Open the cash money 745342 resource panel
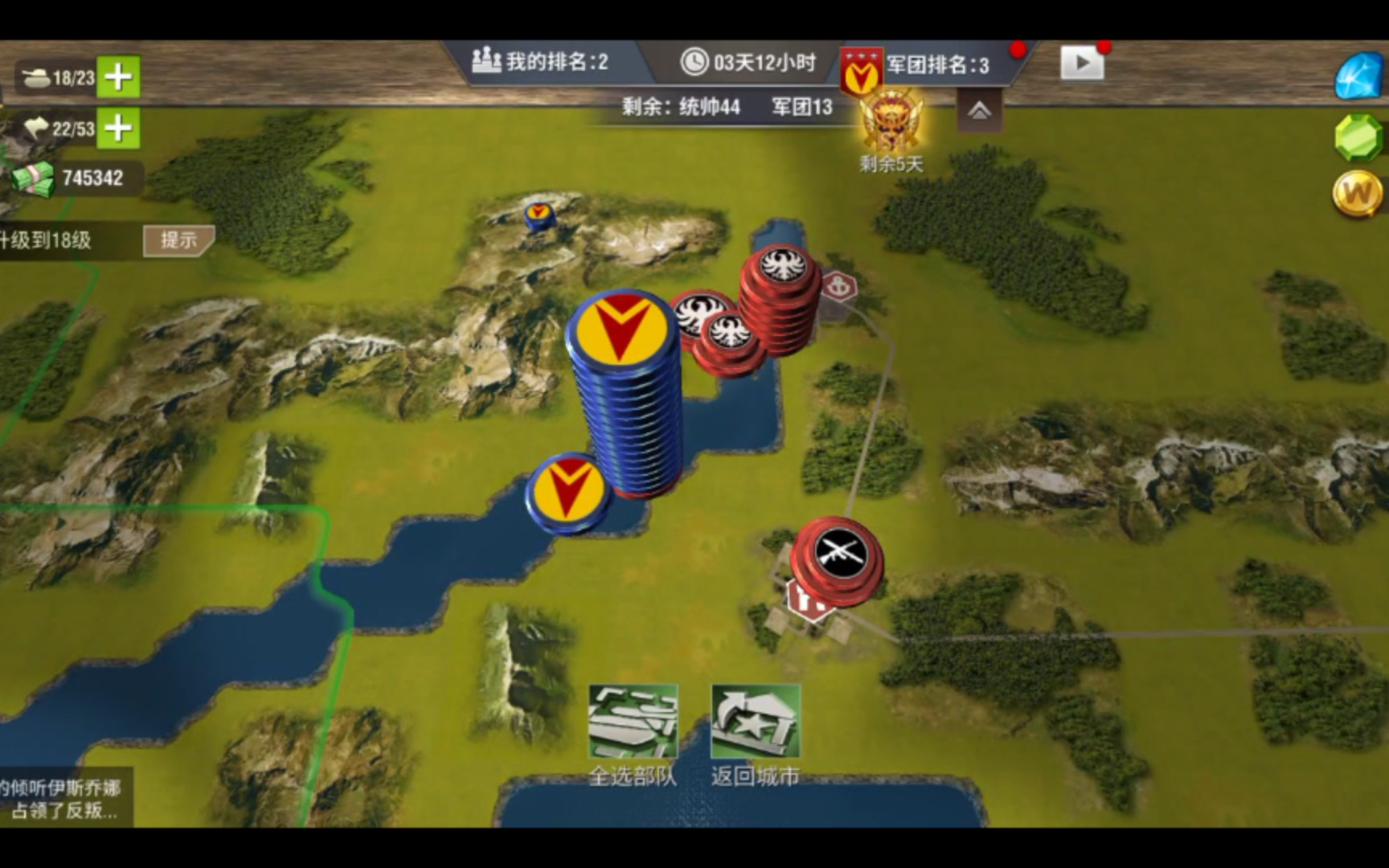1389x868 pixels. point(76,178)
